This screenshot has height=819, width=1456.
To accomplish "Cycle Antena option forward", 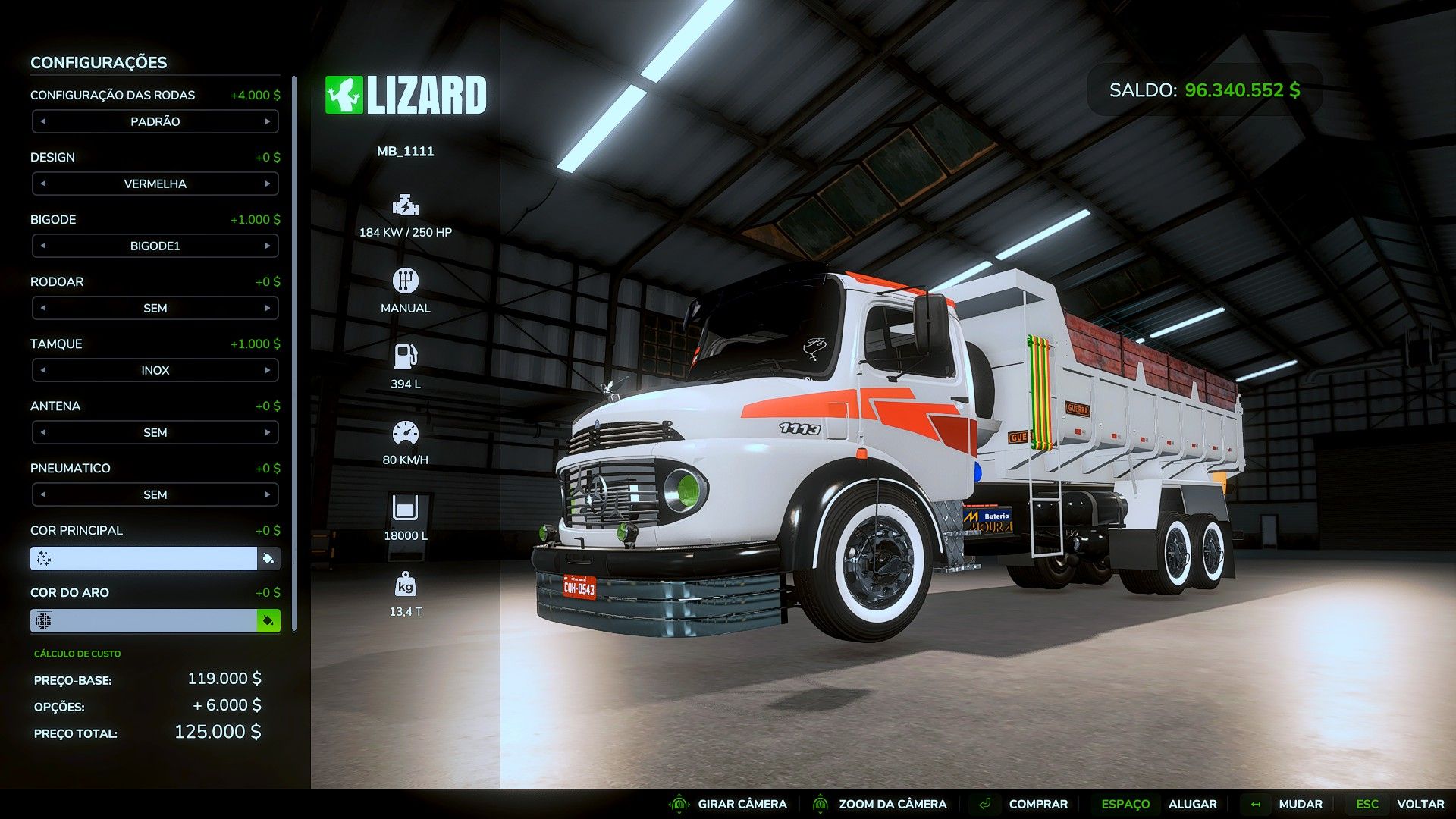I will 268,432.
